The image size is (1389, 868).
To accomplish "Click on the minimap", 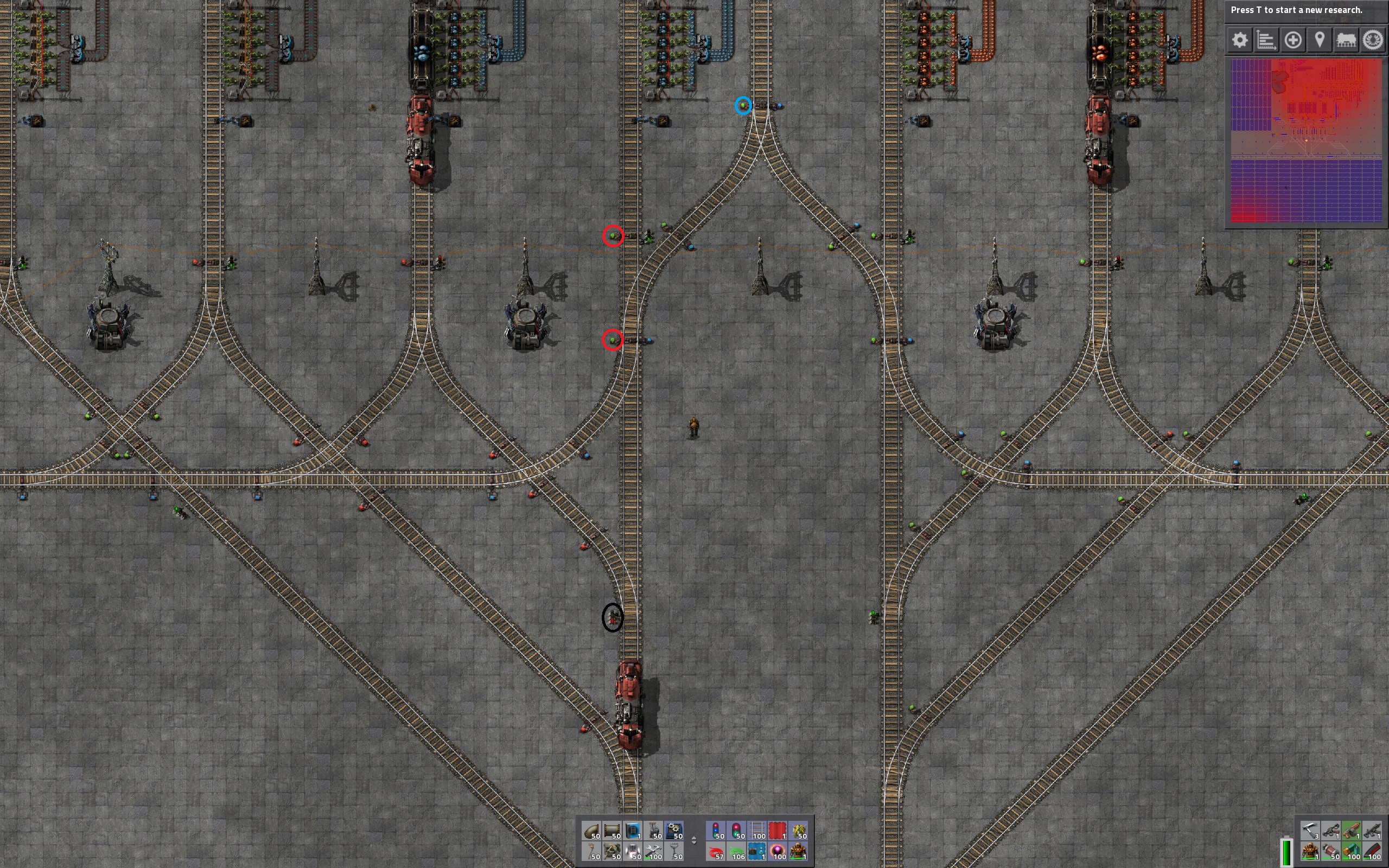I will tap(1307, 140).
